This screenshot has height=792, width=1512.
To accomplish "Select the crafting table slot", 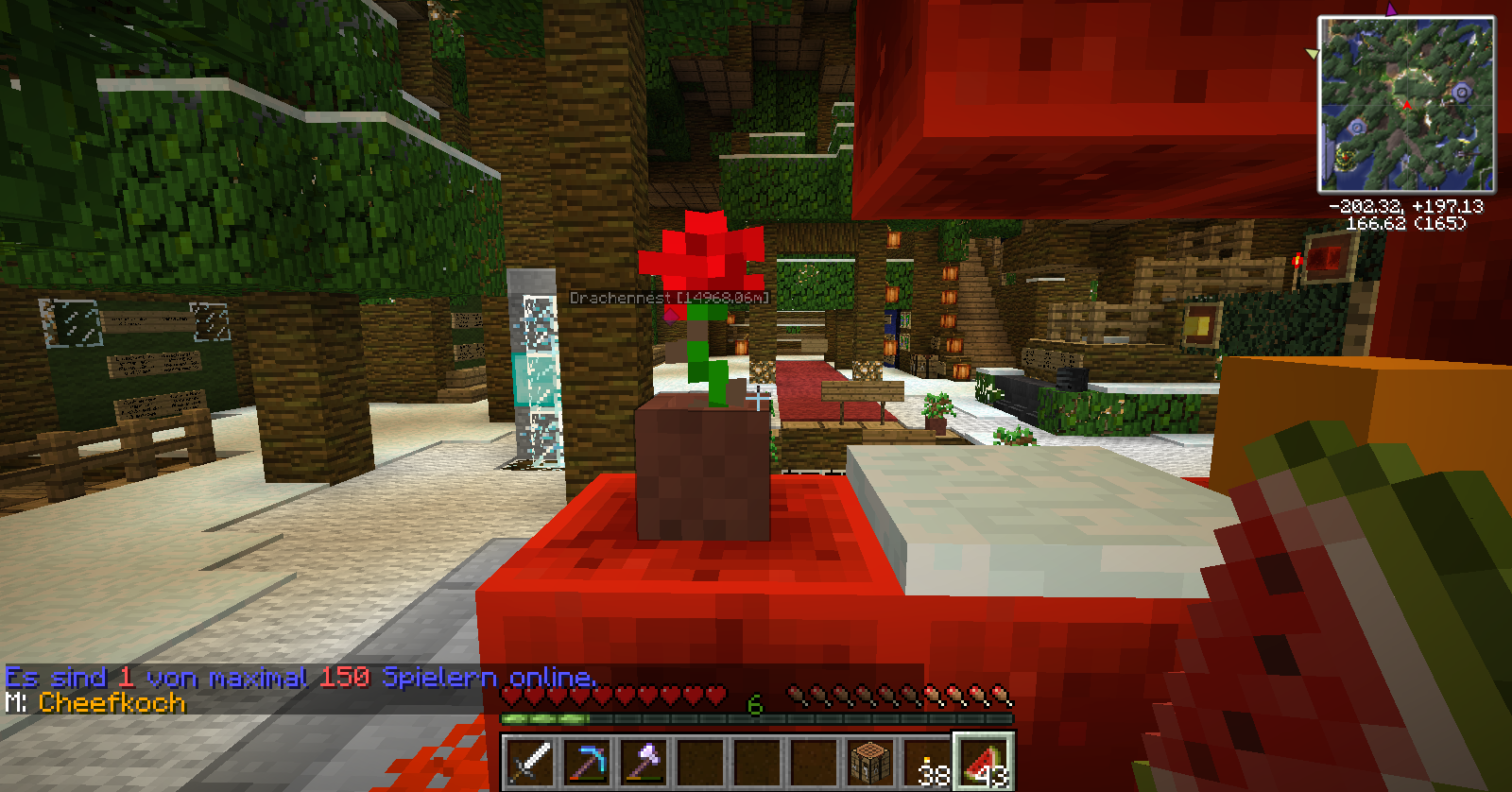I will point(871,762).
